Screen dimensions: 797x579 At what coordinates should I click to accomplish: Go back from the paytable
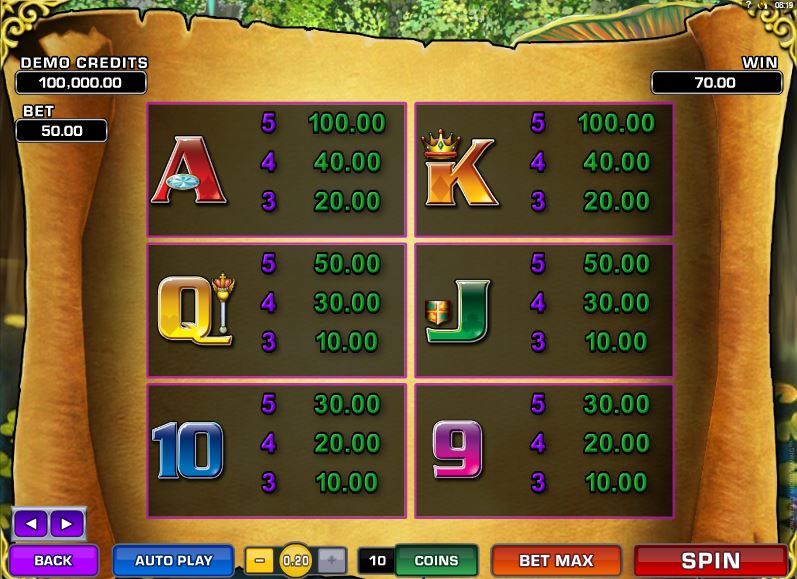54,560
